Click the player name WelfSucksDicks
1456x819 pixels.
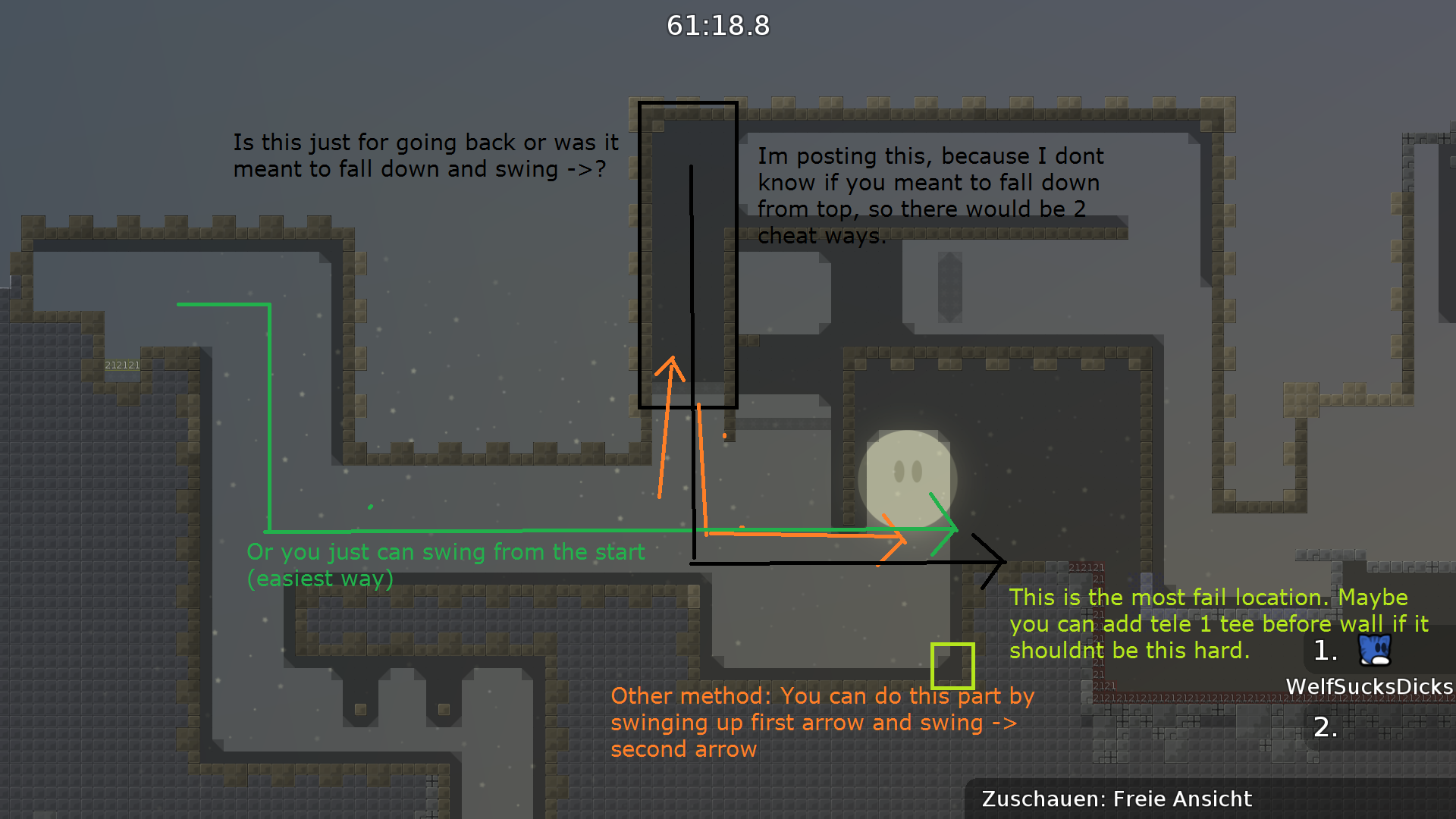click(1367, 685)
